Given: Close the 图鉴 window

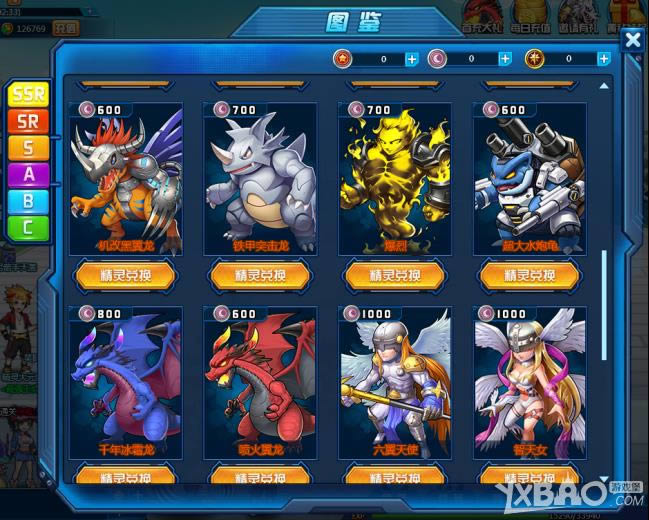Looking at the screenshot, I should [x=632, y=40].
